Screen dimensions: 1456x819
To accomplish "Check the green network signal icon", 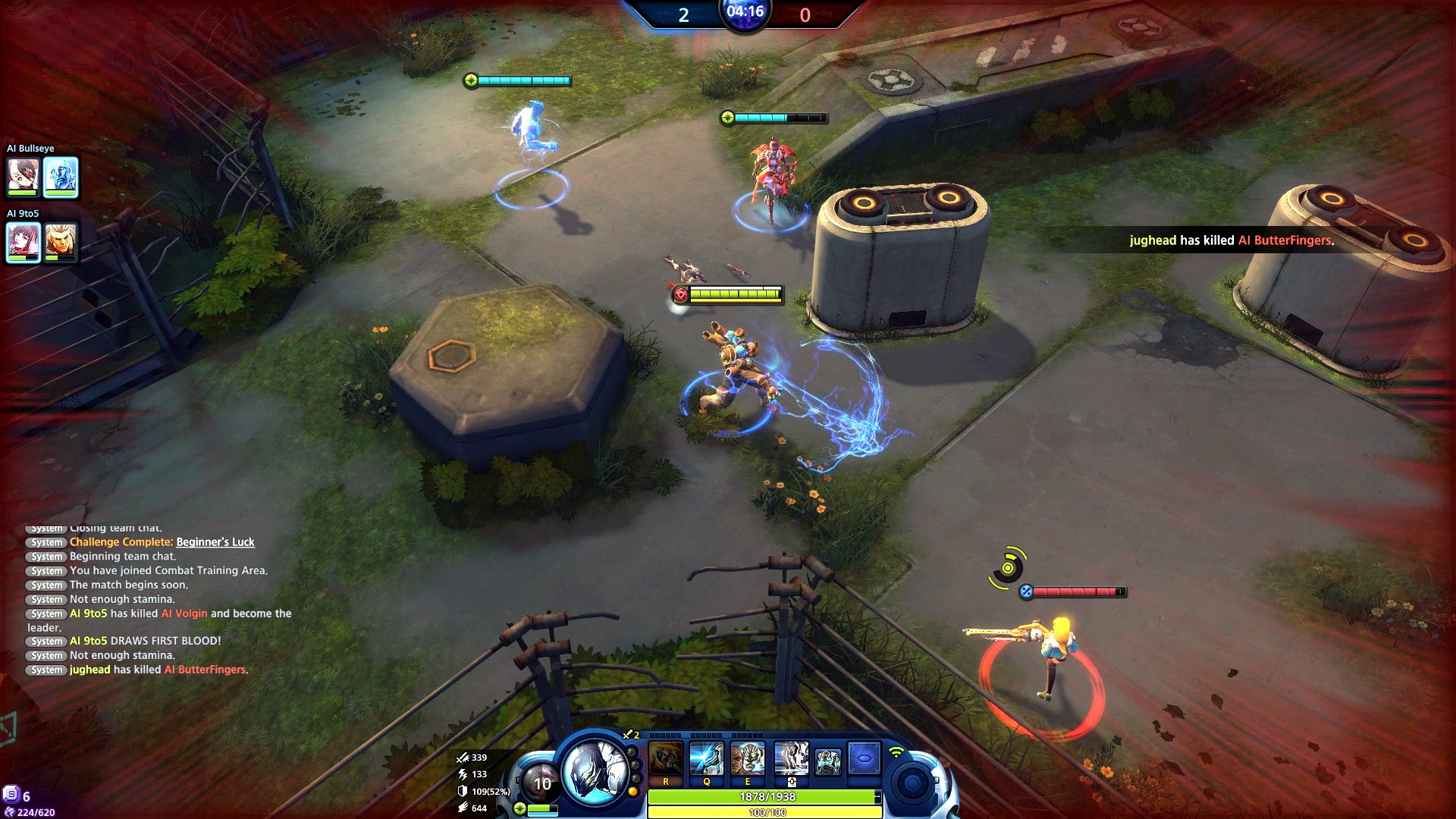I will 896,752.
